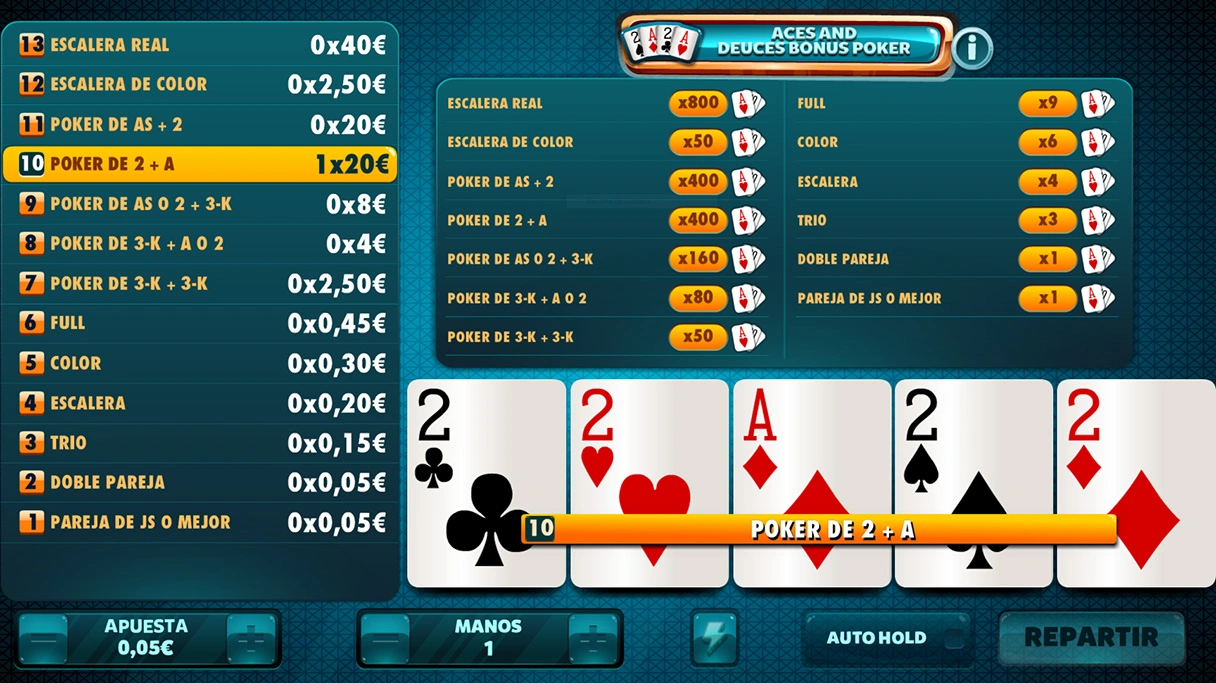Screen dimensions: 1216x683
Task: Hold the two of hearts card
Action: (x=649, y=450)
